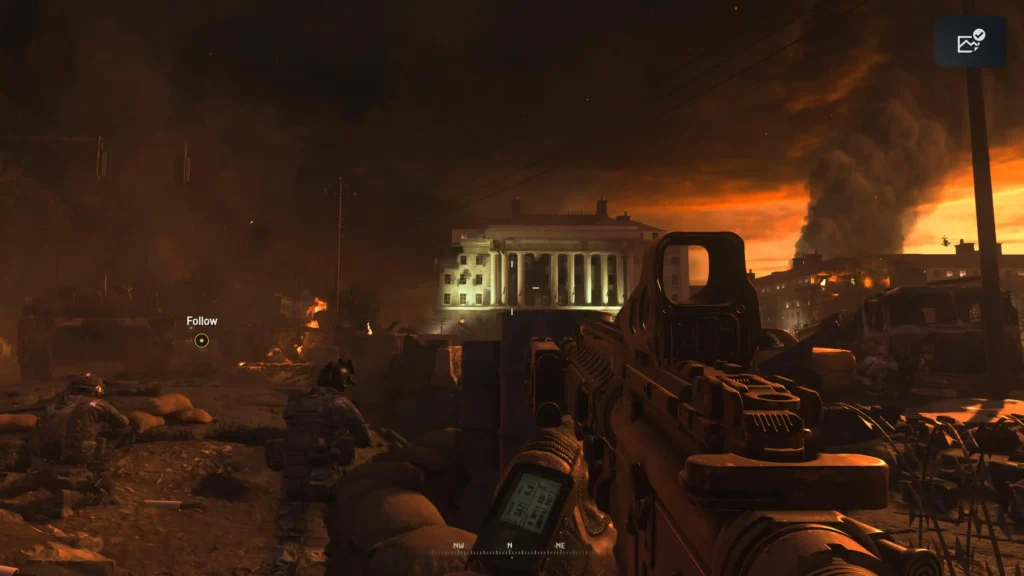Click the overlay performance chart button
This screenshot has width=1024, height=576.
tap(970, 41)
